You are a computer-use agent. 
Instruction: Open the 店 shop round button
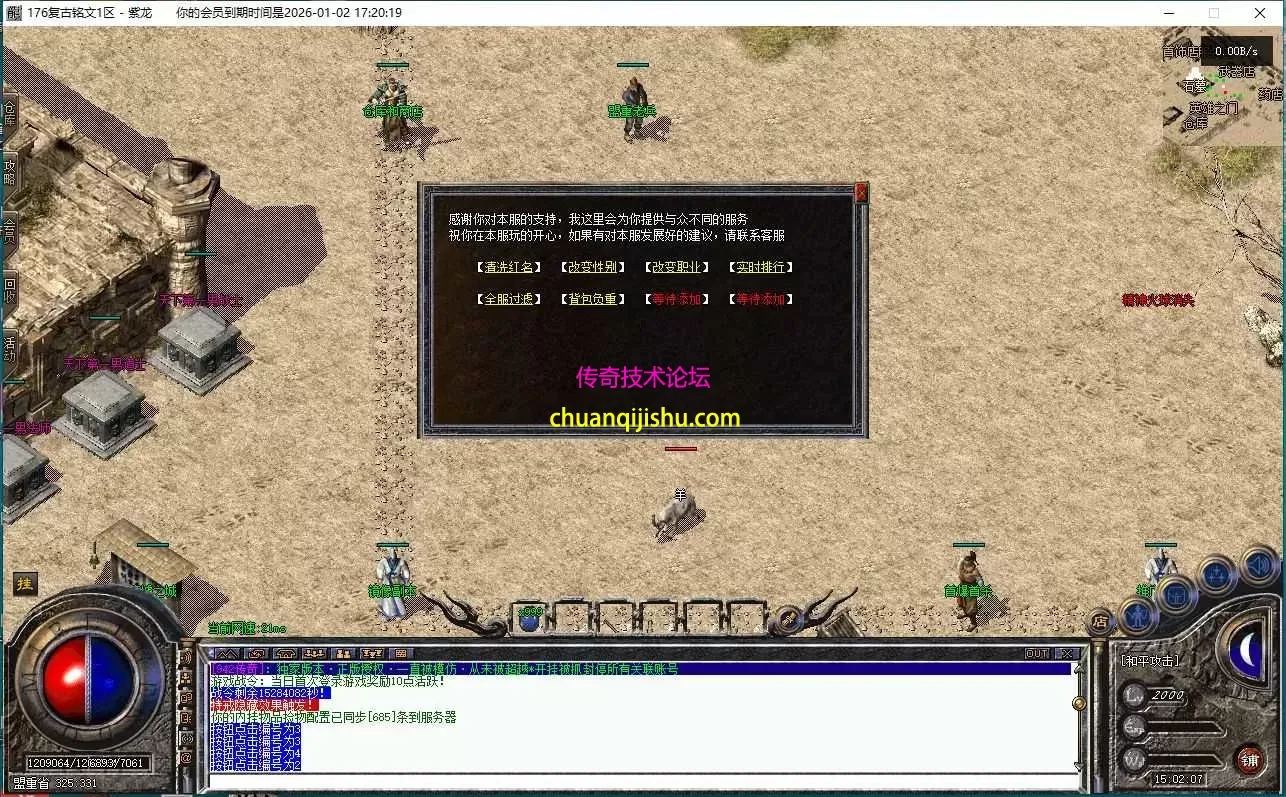(1100, 622)
